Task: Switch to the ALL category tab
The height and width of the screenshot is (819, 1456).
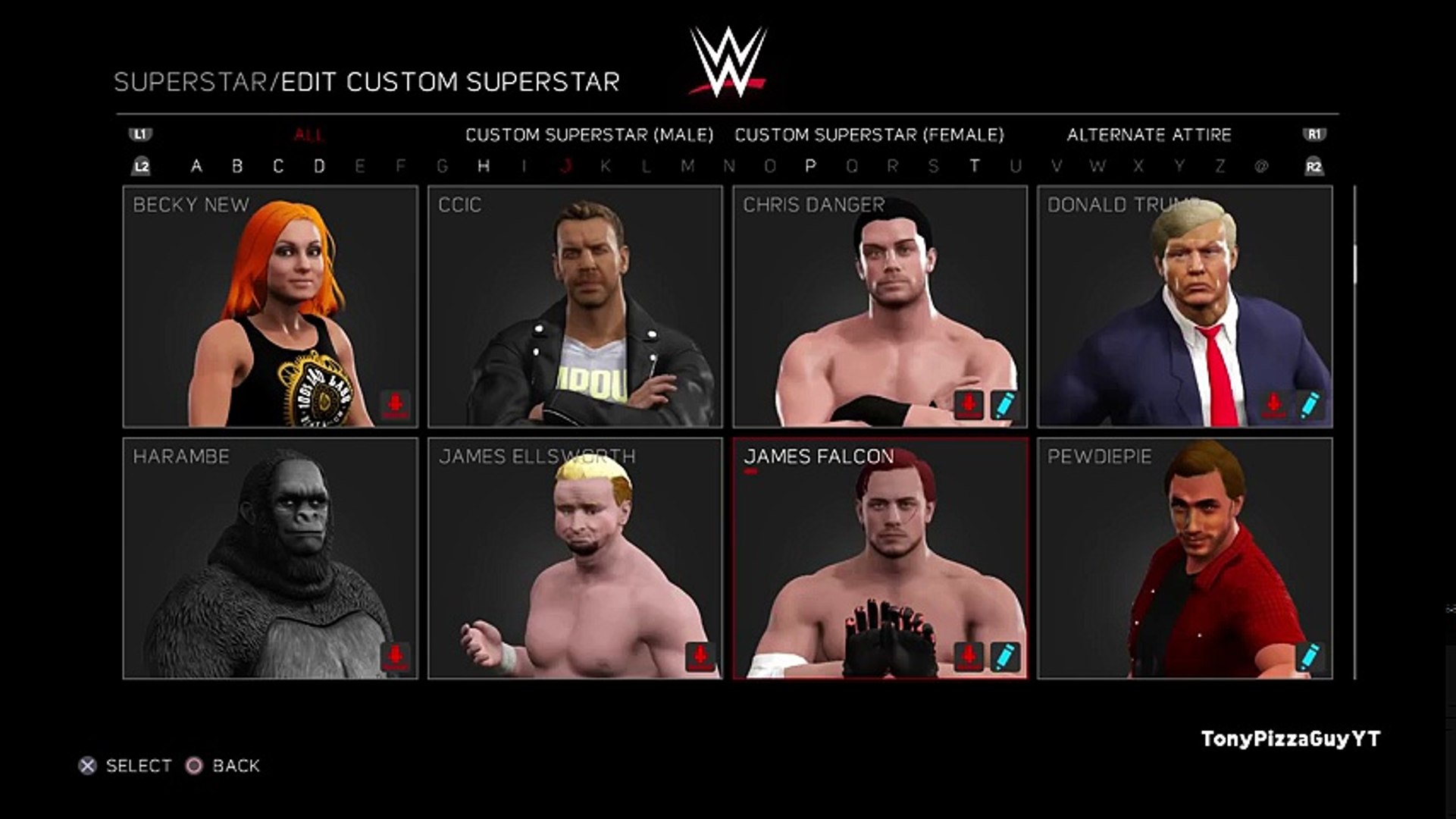Action: point(308,135)
